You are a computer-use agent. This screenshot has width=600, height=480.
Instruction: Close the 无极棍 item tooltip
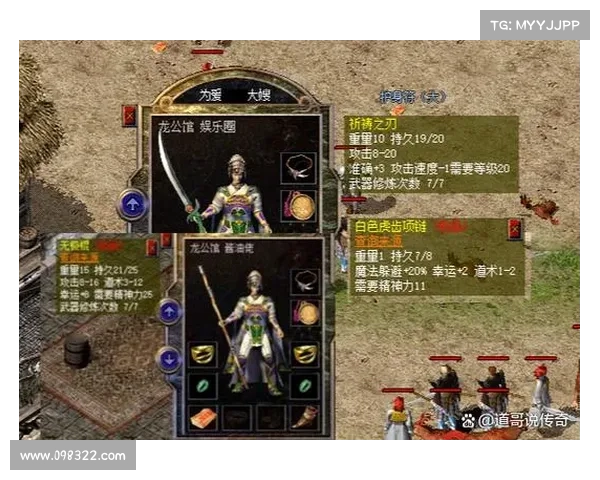pos(152,245)
